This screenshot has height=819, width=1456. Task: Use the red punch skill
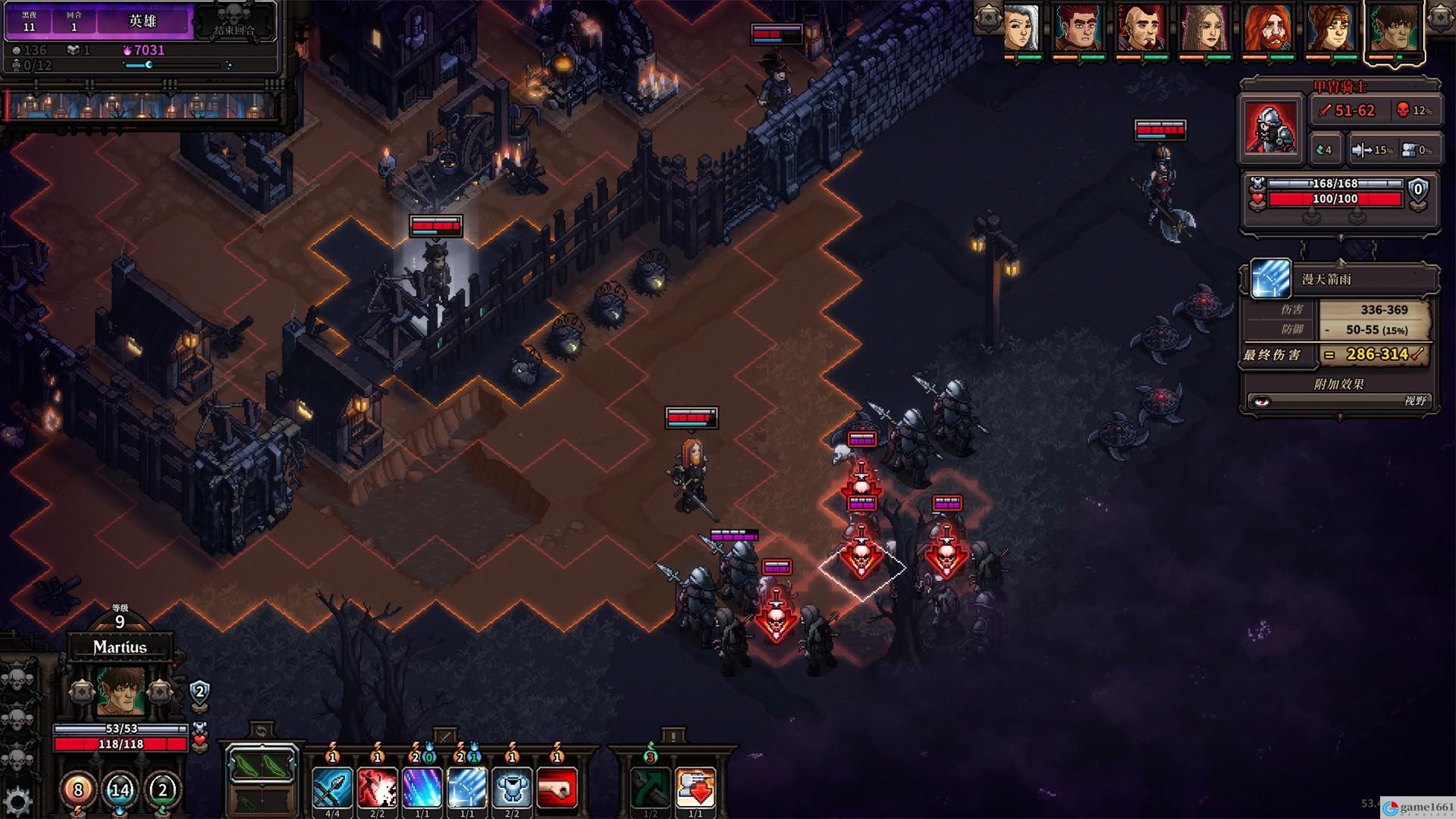click(557, 787)
